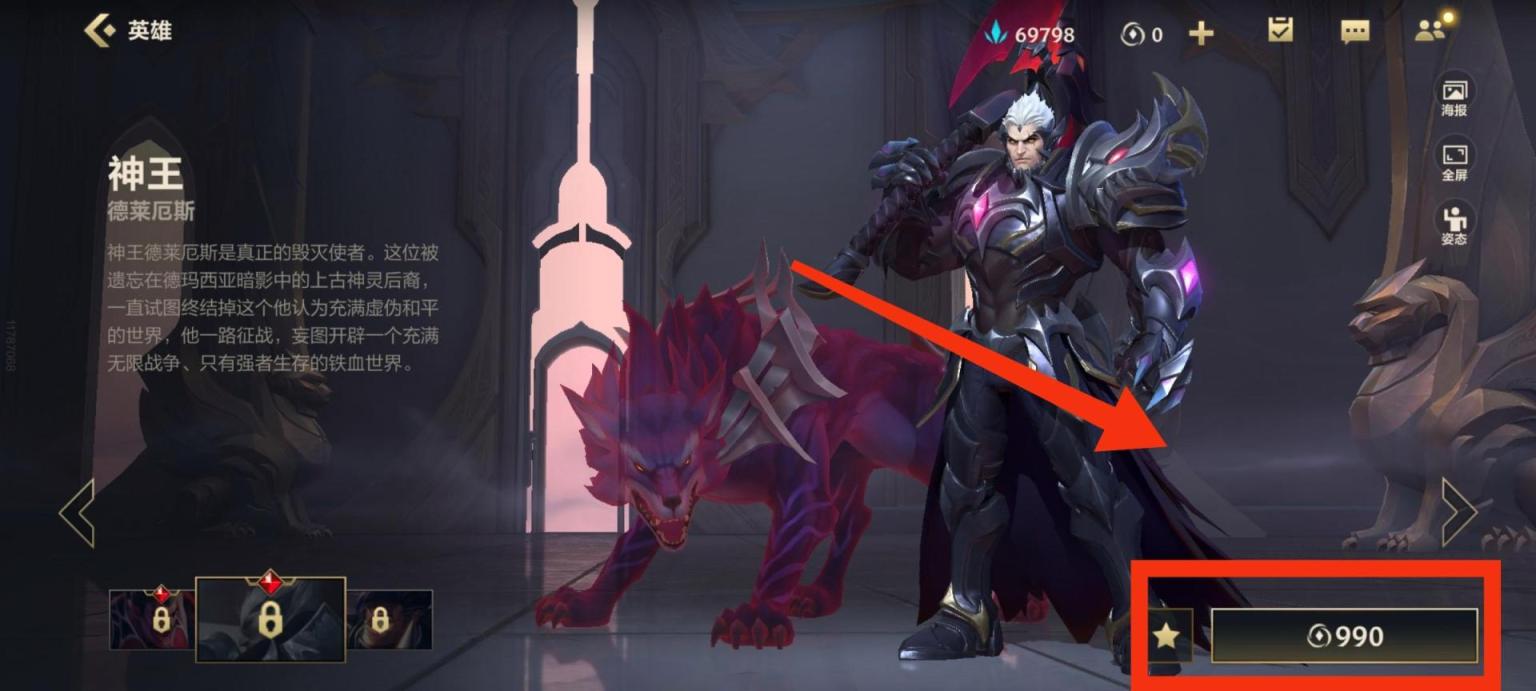Open the 海报 poster view

[1454, 97]
